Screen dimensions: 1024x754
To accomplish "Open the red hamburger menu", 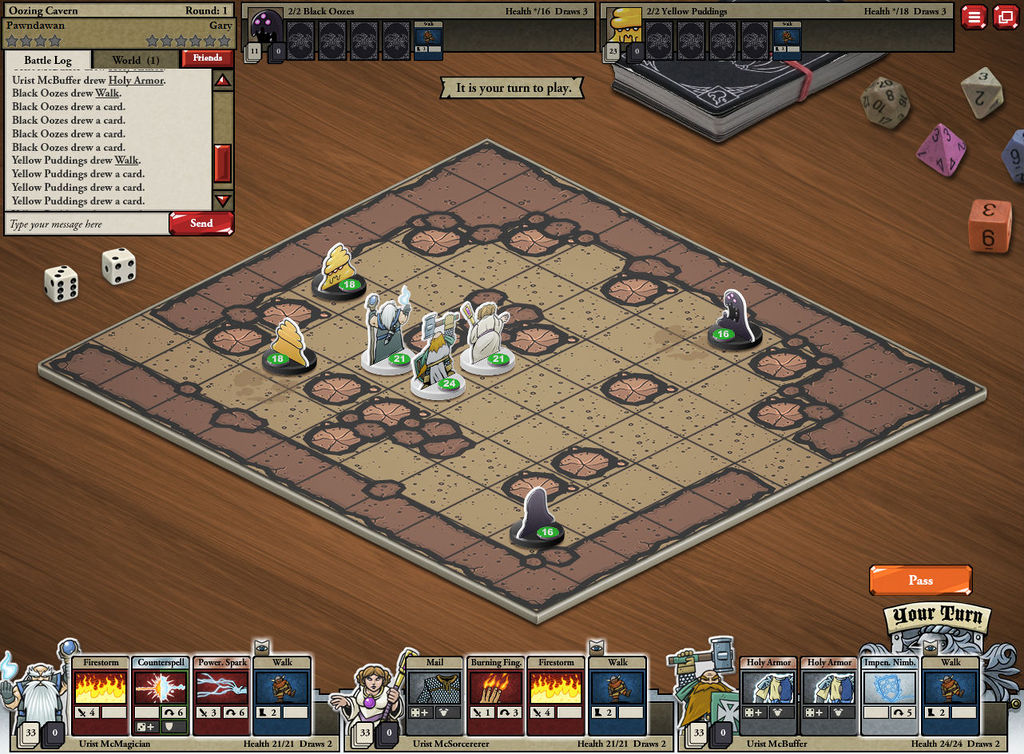I will coord(974,17).
